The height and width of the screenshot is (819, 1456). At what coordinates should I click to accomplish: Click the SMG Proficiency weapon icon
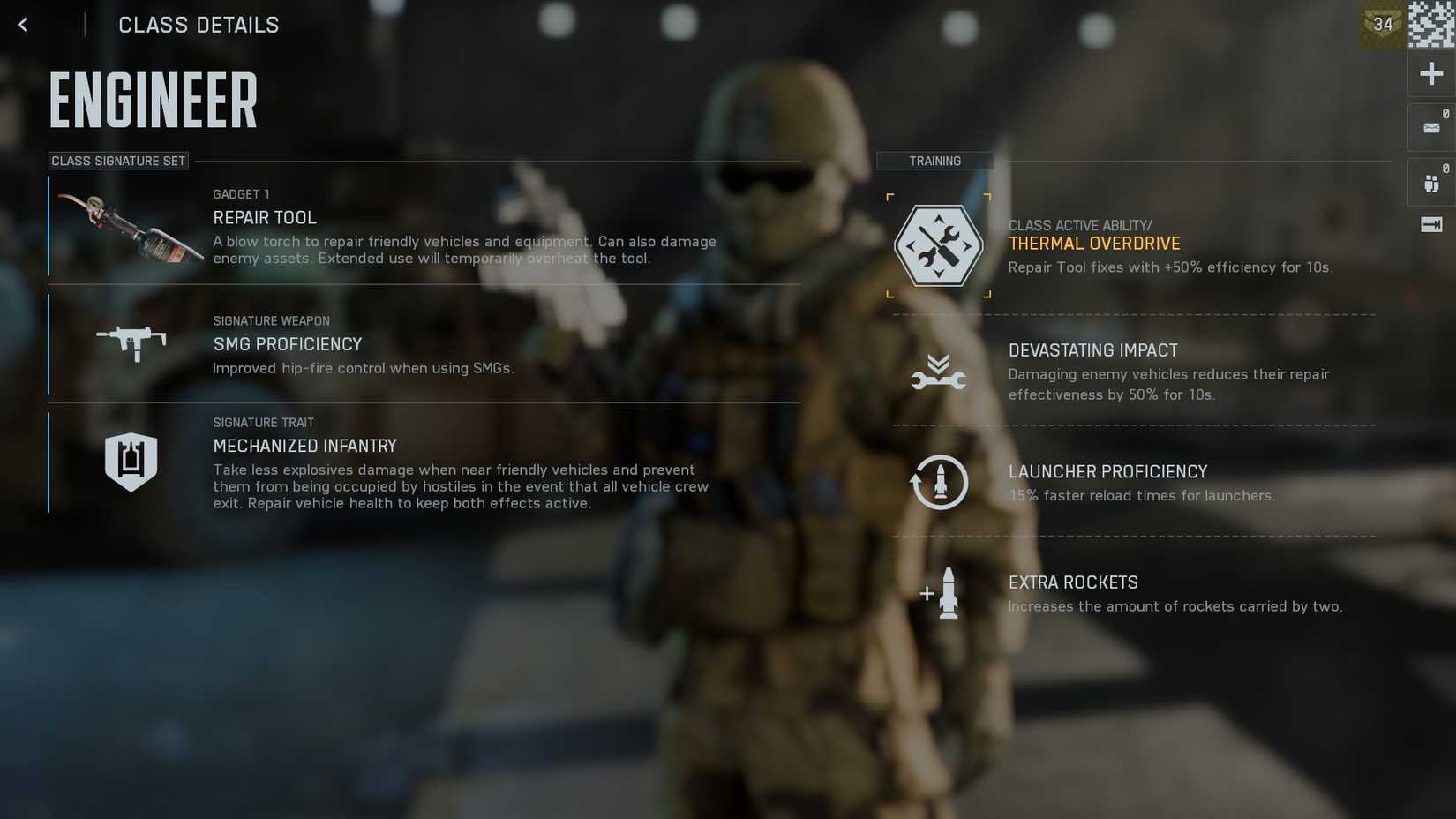pyautogui.click(x=131, y=344)
